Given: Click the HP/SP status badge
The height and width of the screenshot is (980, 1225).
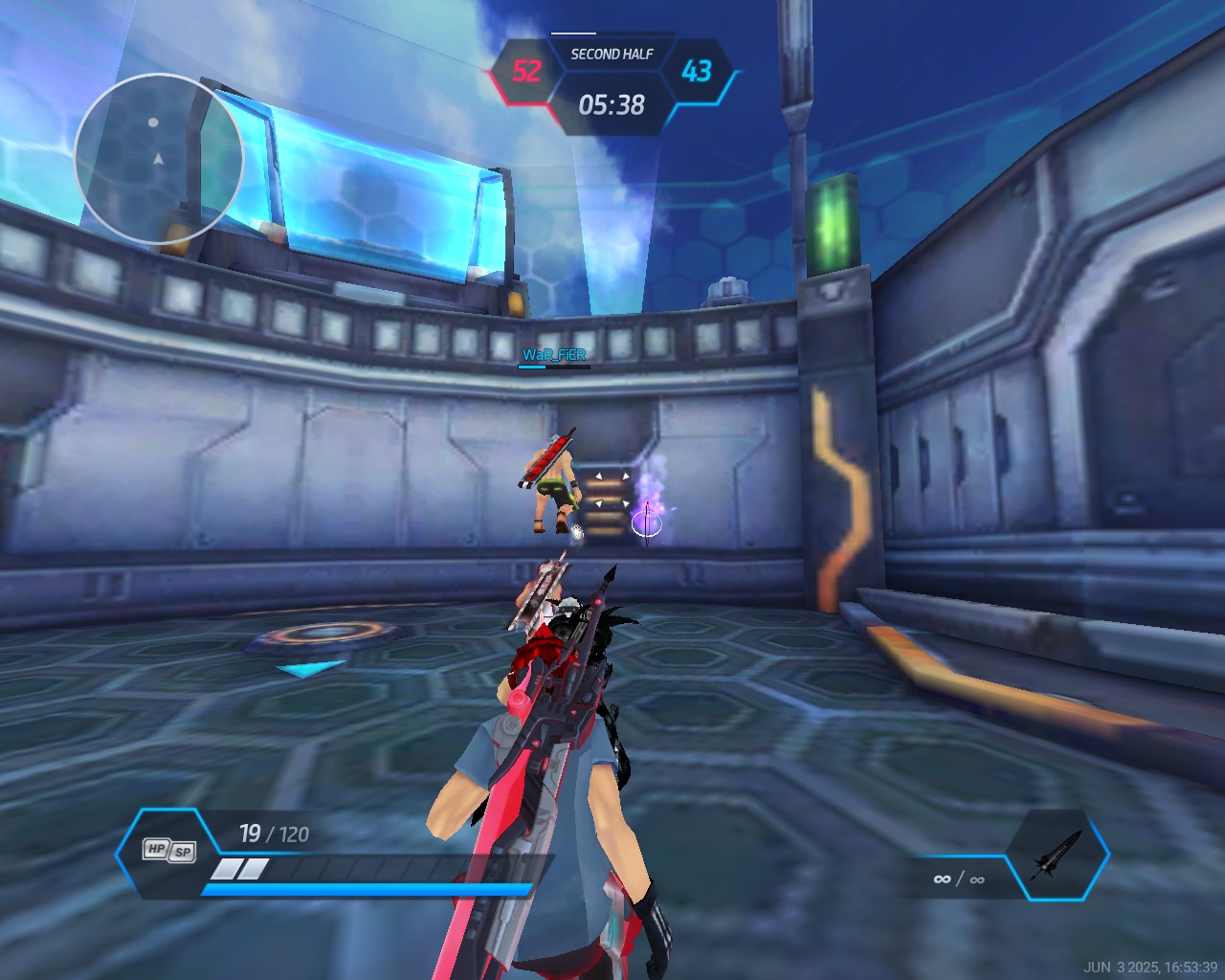Looking at the screenshot, I should click(168, 850).
